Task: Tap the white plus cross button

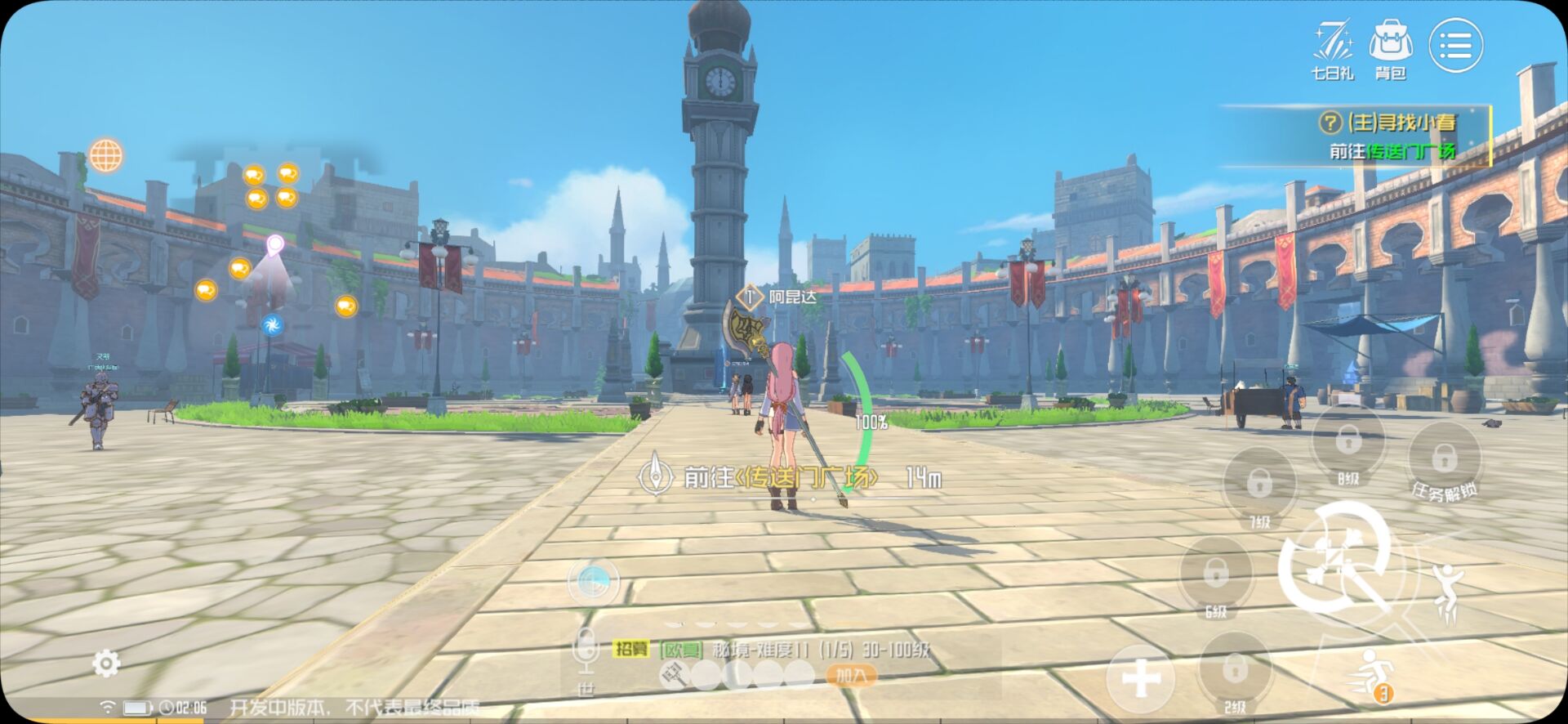Action: click(x=1141, y=679)
